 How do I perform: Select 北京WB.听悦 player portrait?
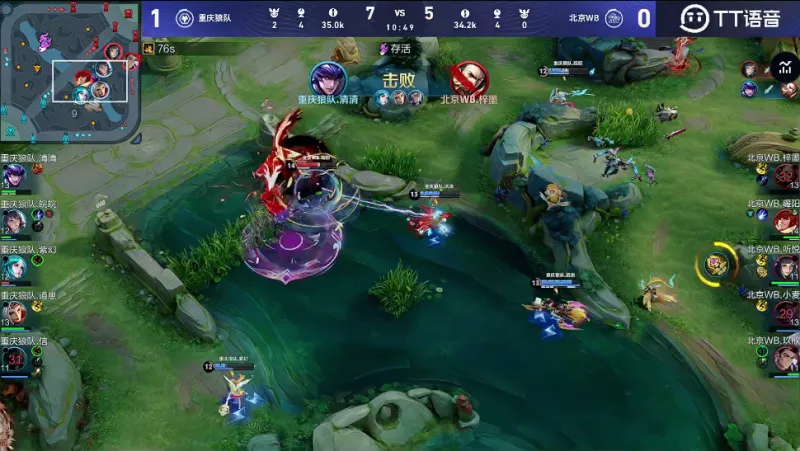(x=785, y=268)
